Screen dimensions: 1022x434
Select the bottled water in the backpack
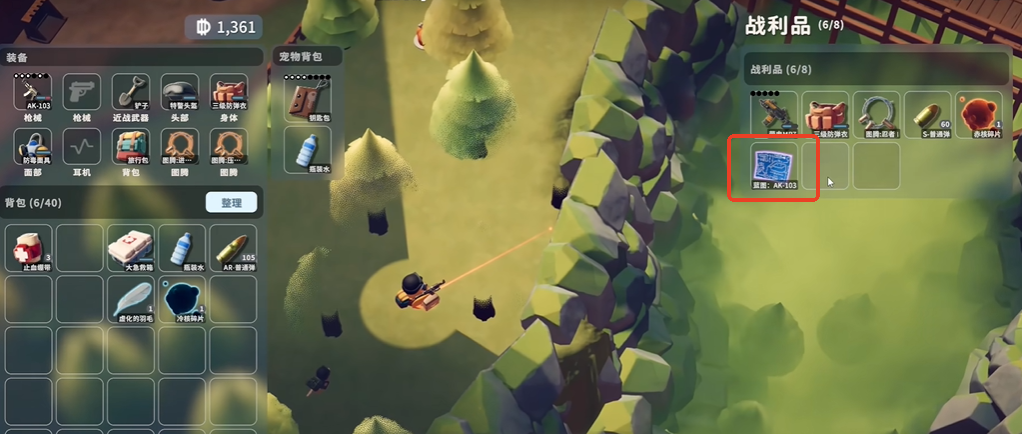pyautogui.click(x=181, y=246)
